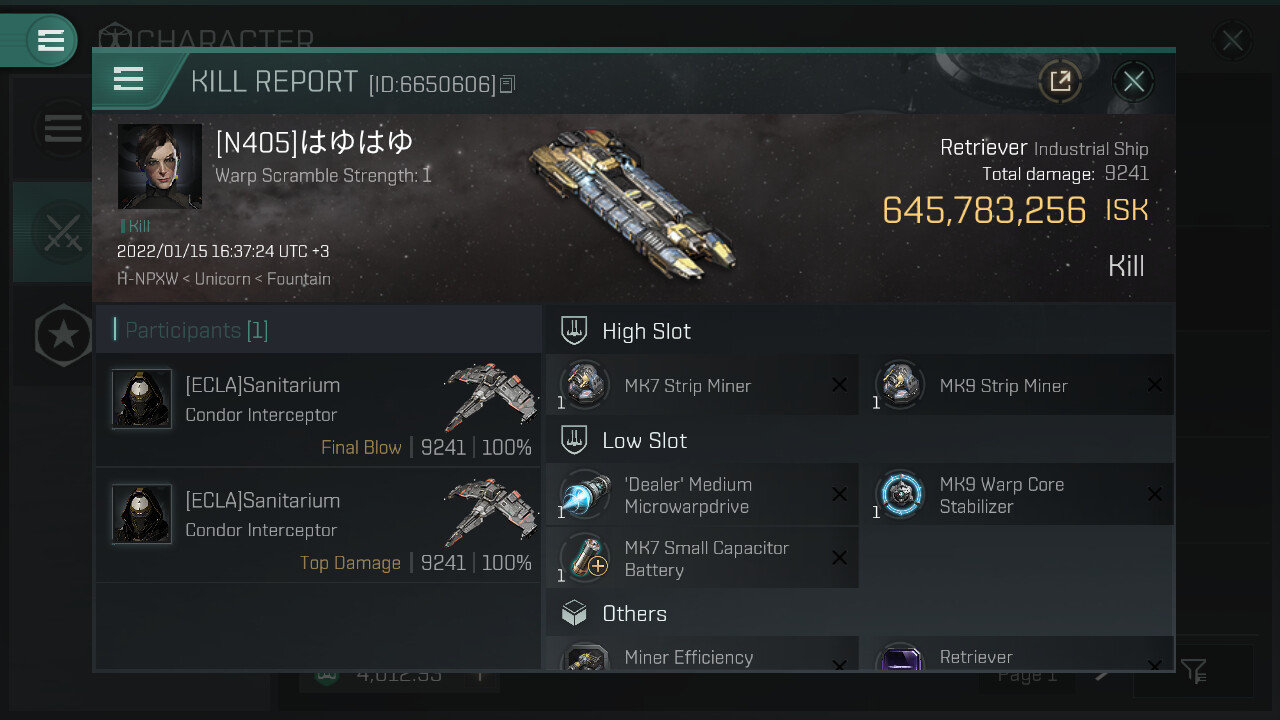Open the star hexagon sidebar tab
Image resolution: width=1280 pixels, height=720 pixels.
click(63, 335)
